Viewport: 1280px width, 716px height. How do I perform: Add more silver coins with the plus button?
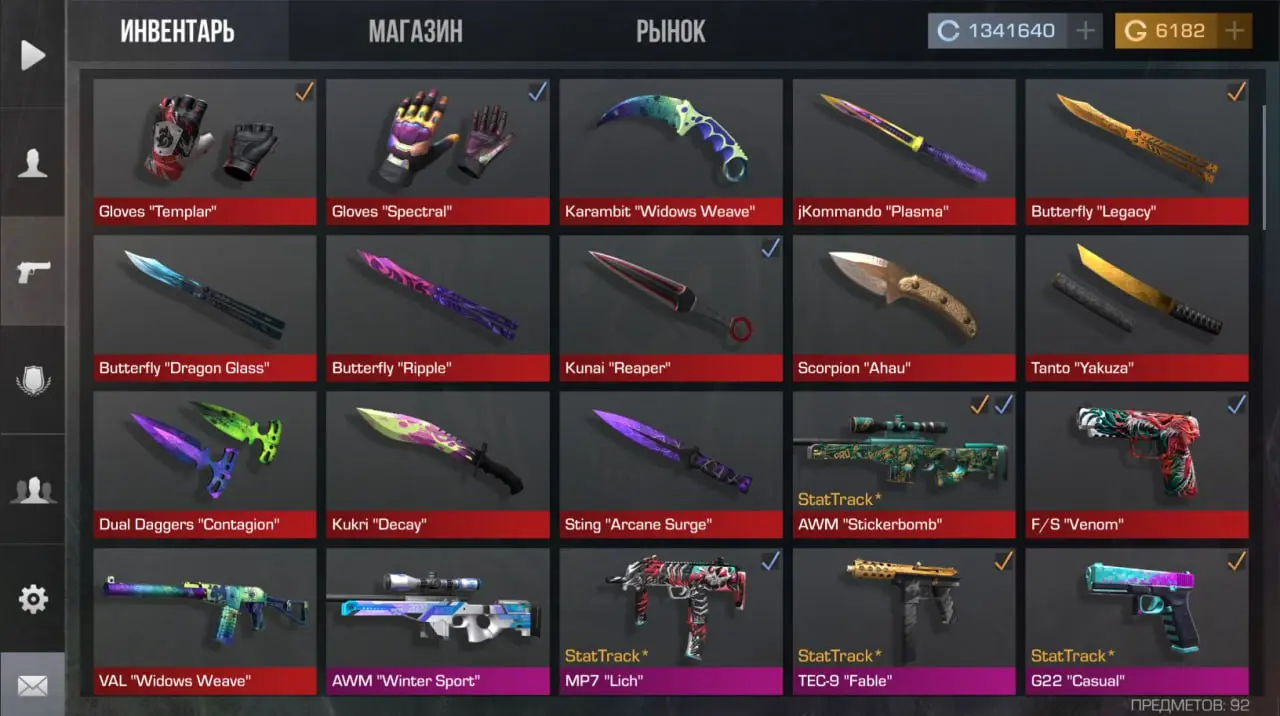point(1085,31)
